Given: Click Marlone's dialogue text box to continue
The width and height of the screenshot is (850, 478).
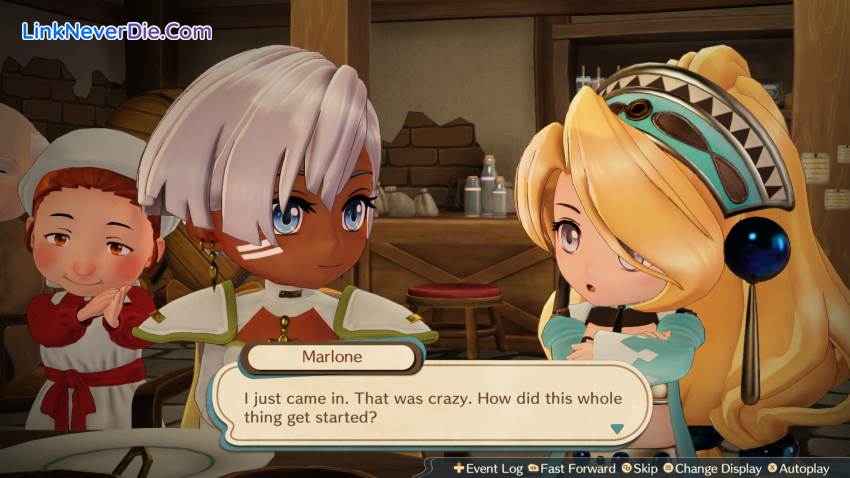Looking at the screenshot, I should click(435, 407).
